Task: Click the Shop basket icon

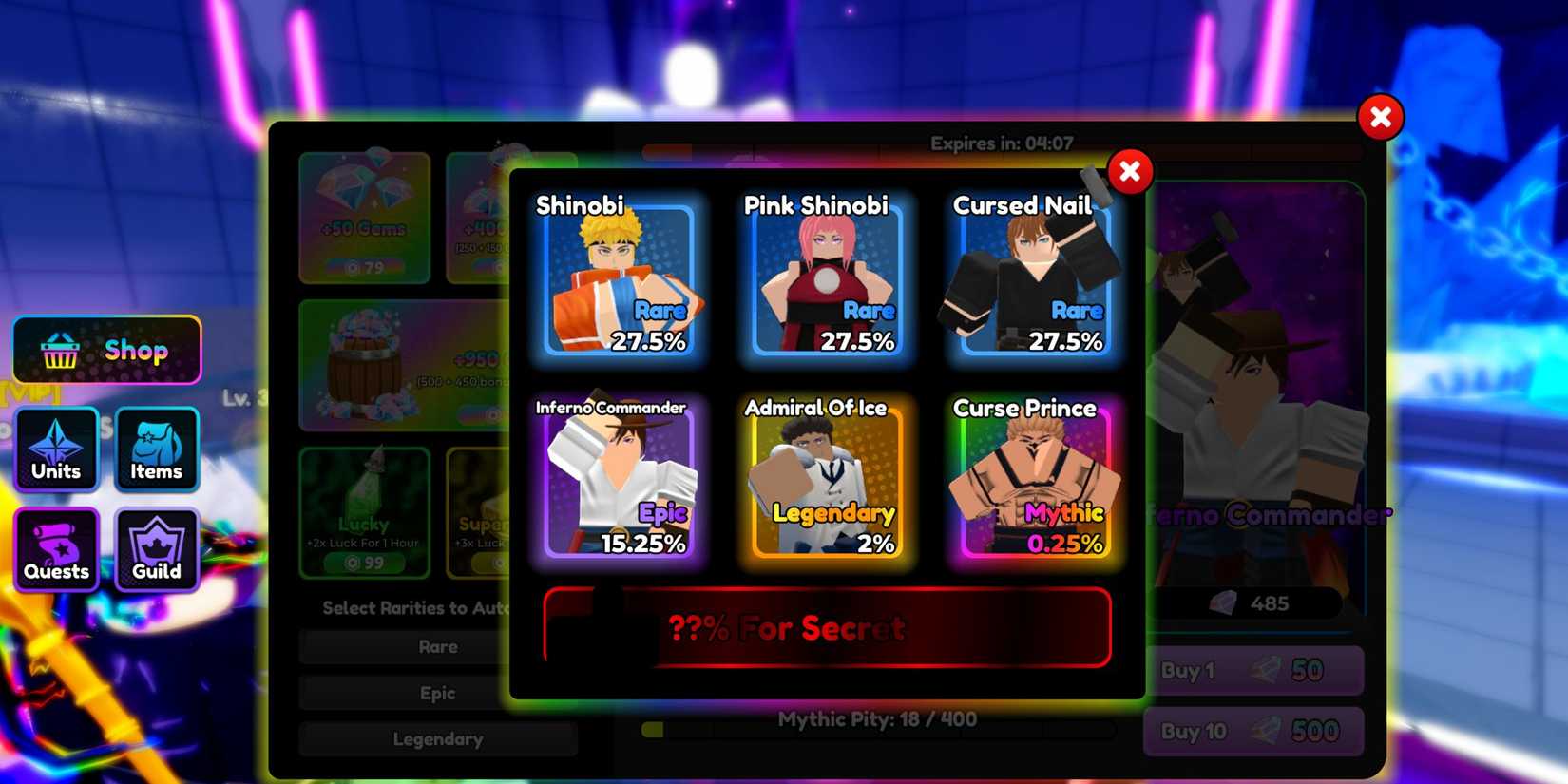Action: point(59,350)
